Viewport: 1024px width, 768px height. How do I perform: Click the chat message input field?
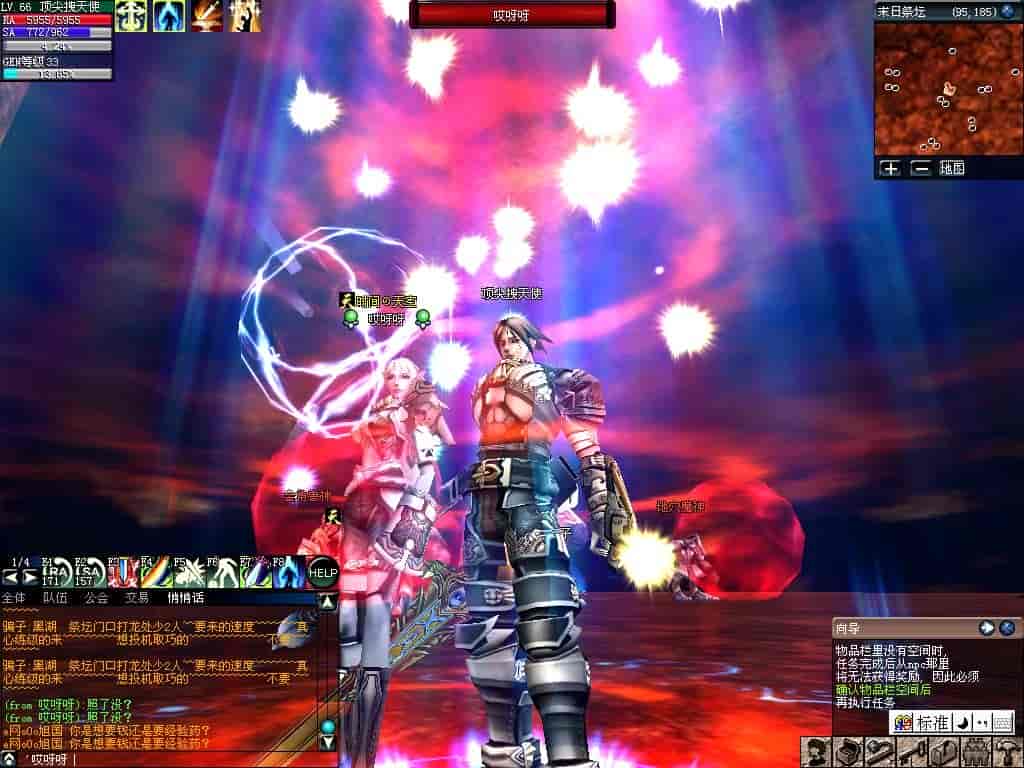(x=170, y=760)
